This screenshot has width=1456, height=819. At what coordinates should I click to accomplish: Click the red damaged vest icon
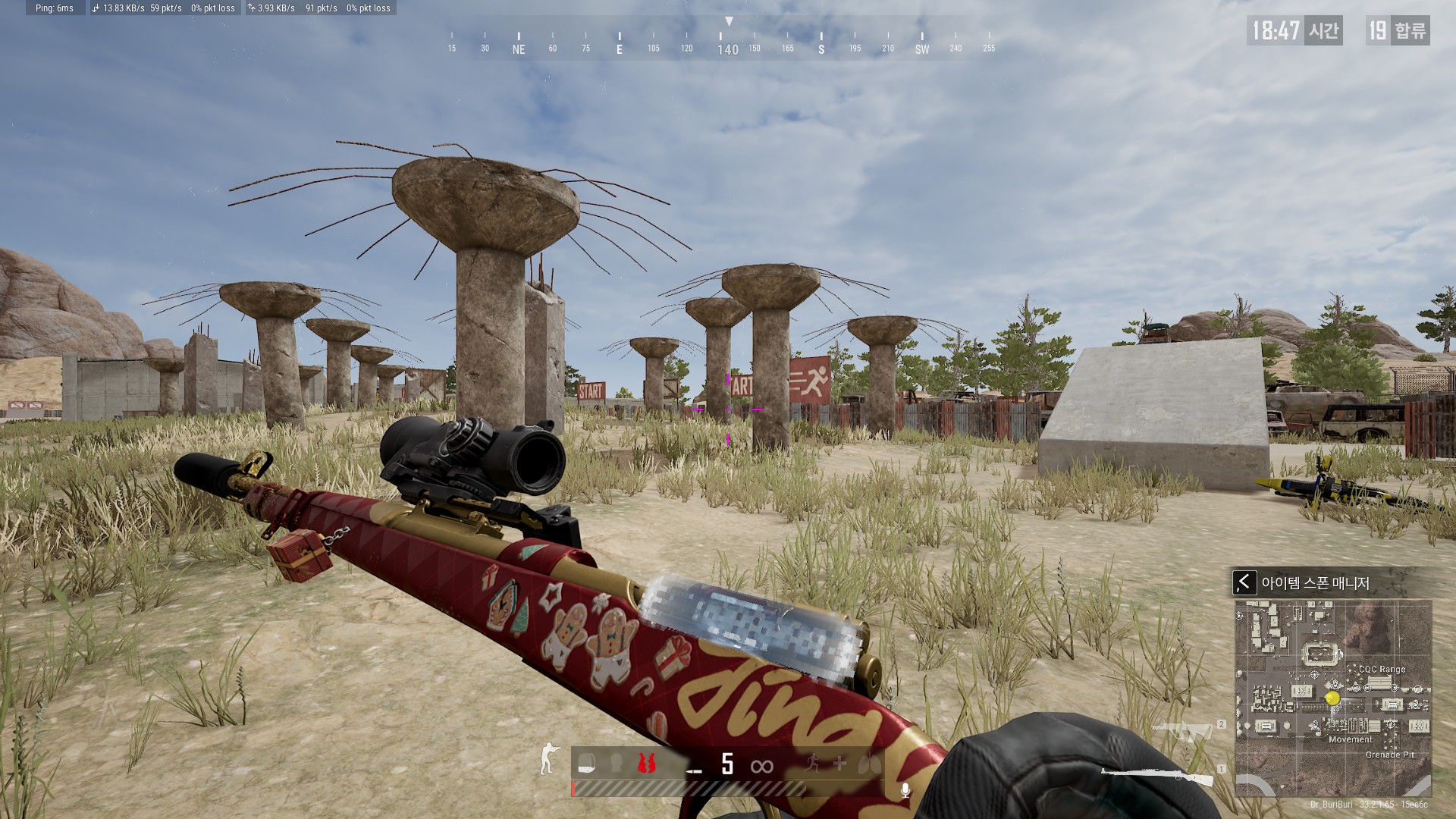click(x=646, y=764)
